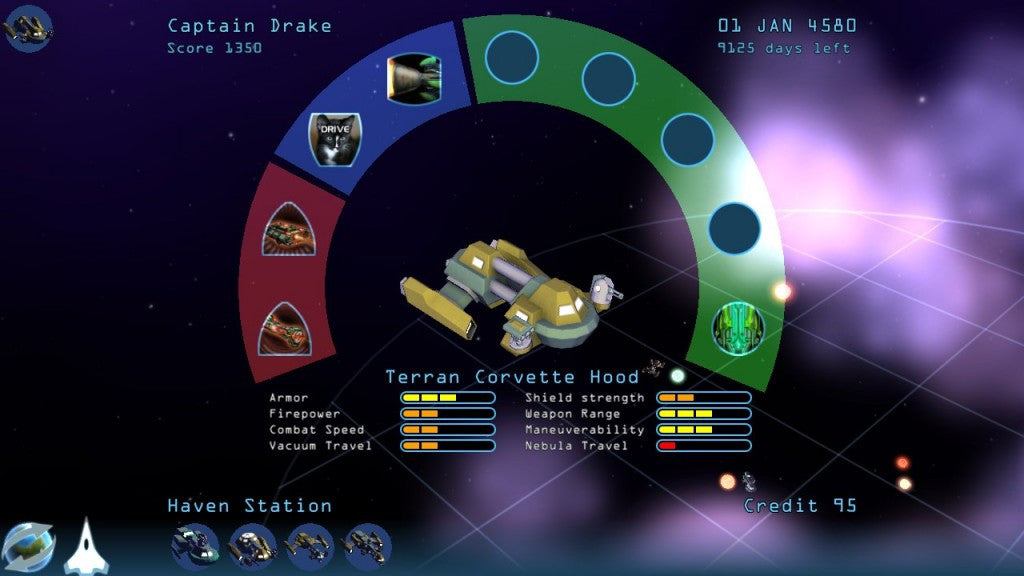Image resolution: width=1024 pixels, height=576 pixels.
Task: Select the cat DRIVE module slot
Action: (x=334, y=138)
